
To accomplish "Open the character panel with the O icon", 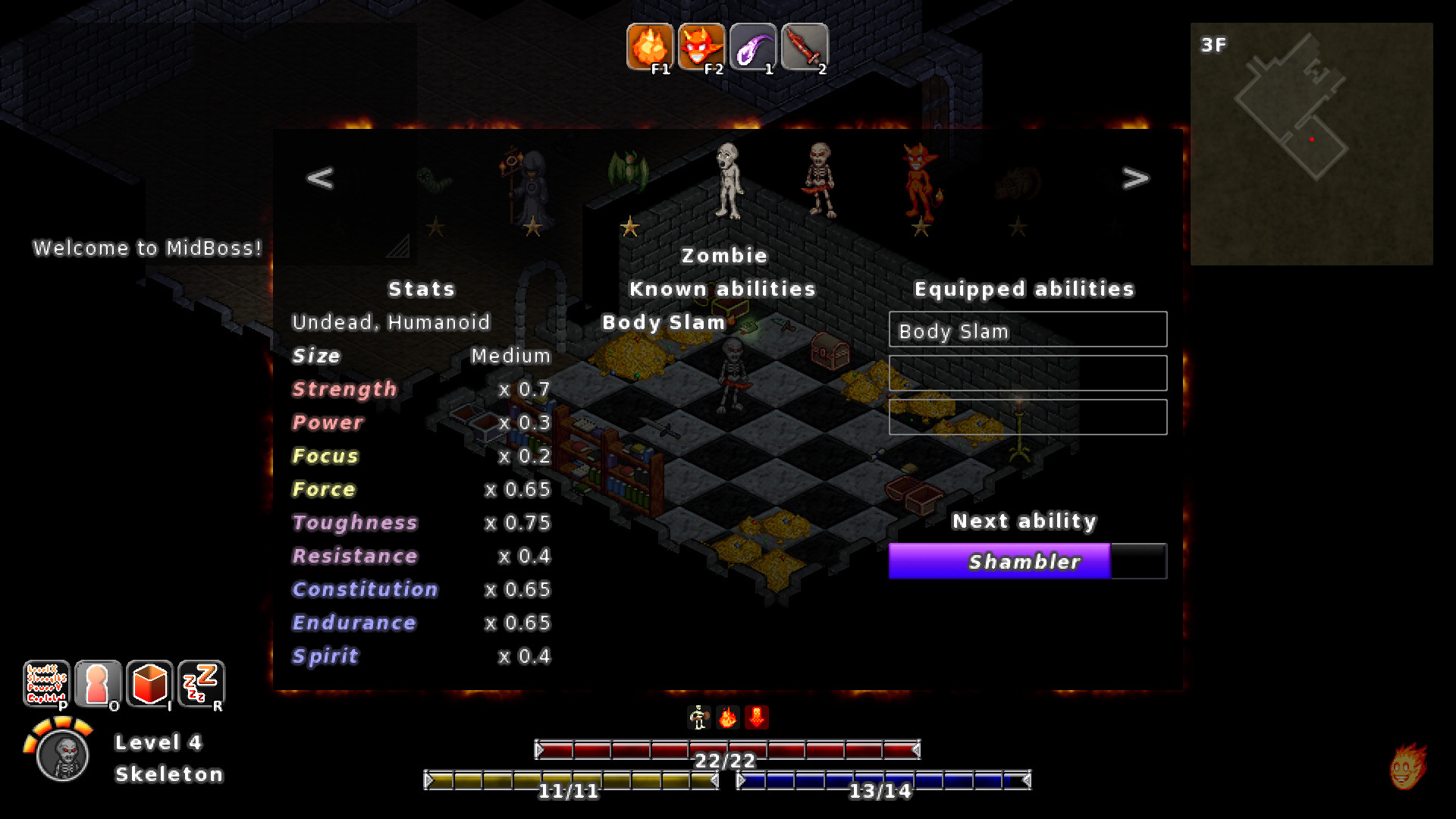I will pos(99,685).
